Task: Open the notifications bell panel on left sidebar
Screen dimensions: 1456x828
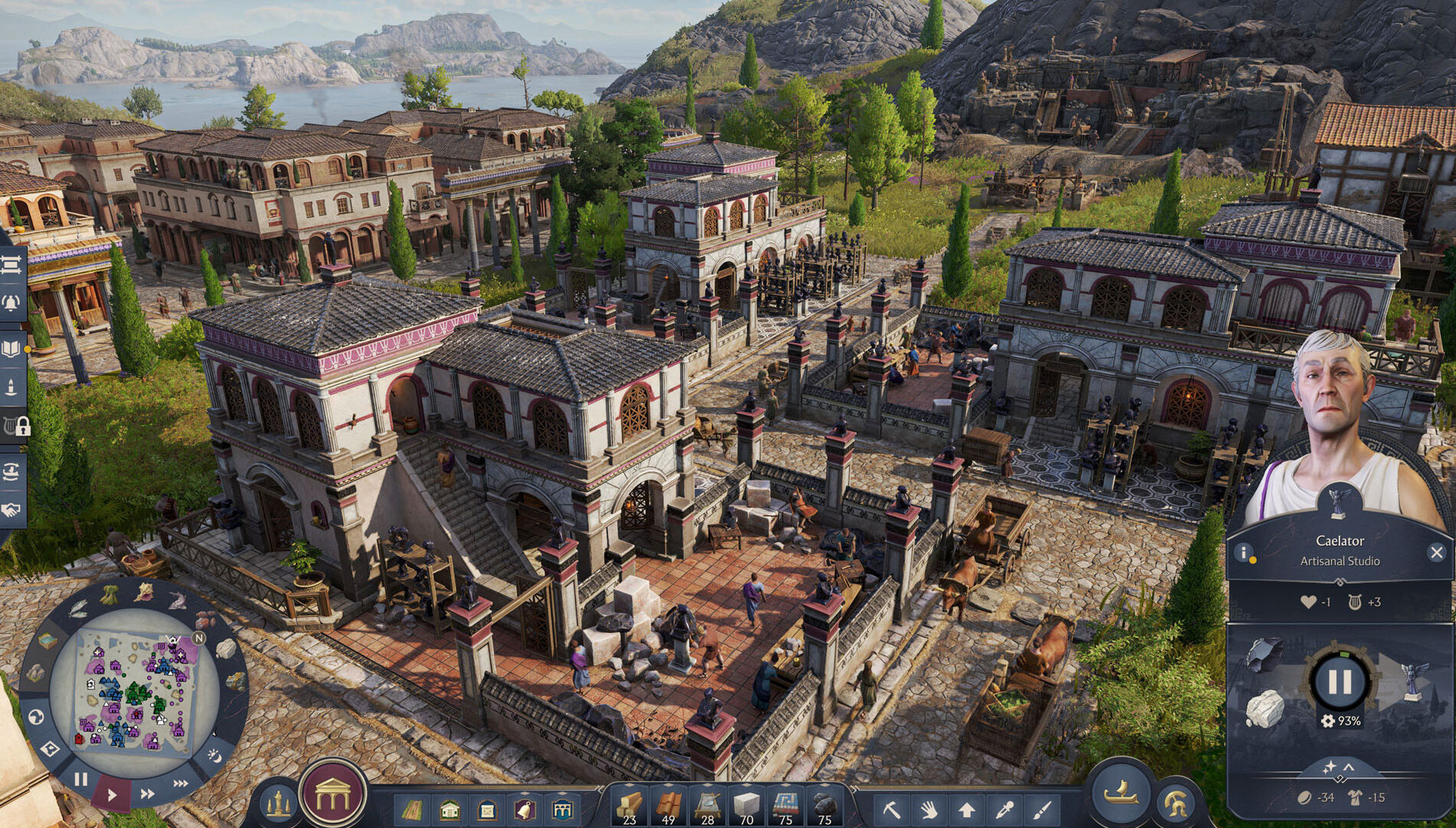Action: 11,300
